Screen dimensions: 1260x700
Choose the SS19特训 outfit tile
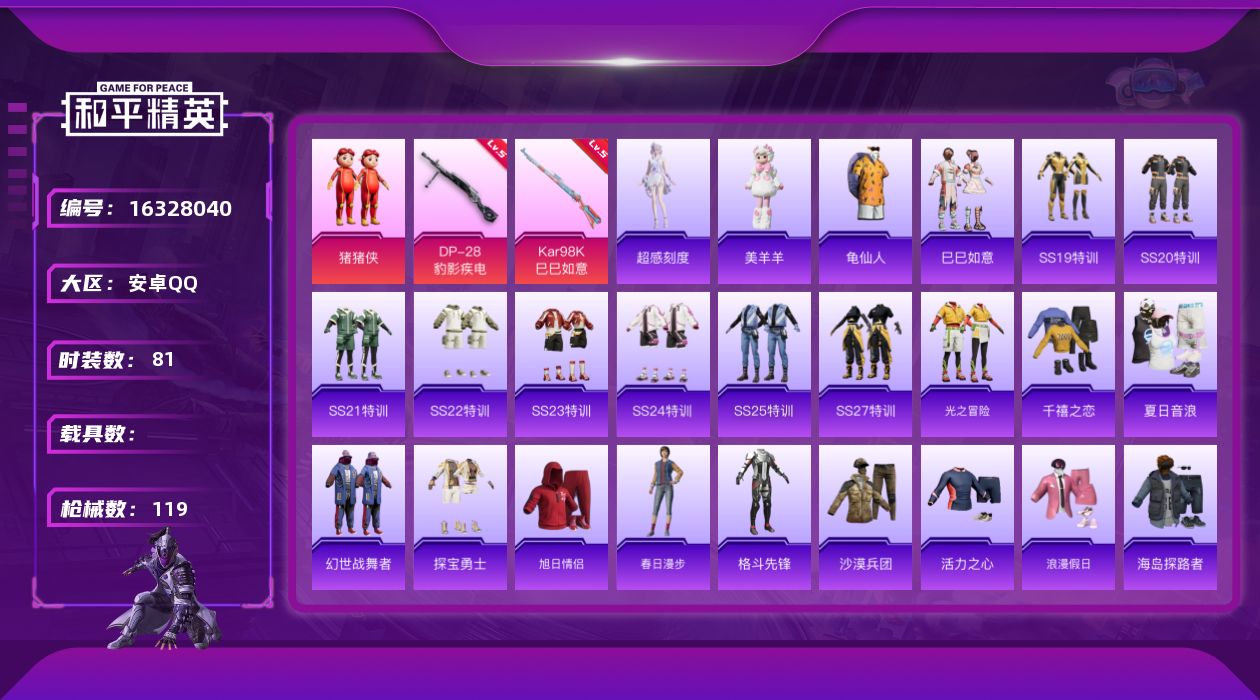pyautogui.click(x=1068, y=211)
